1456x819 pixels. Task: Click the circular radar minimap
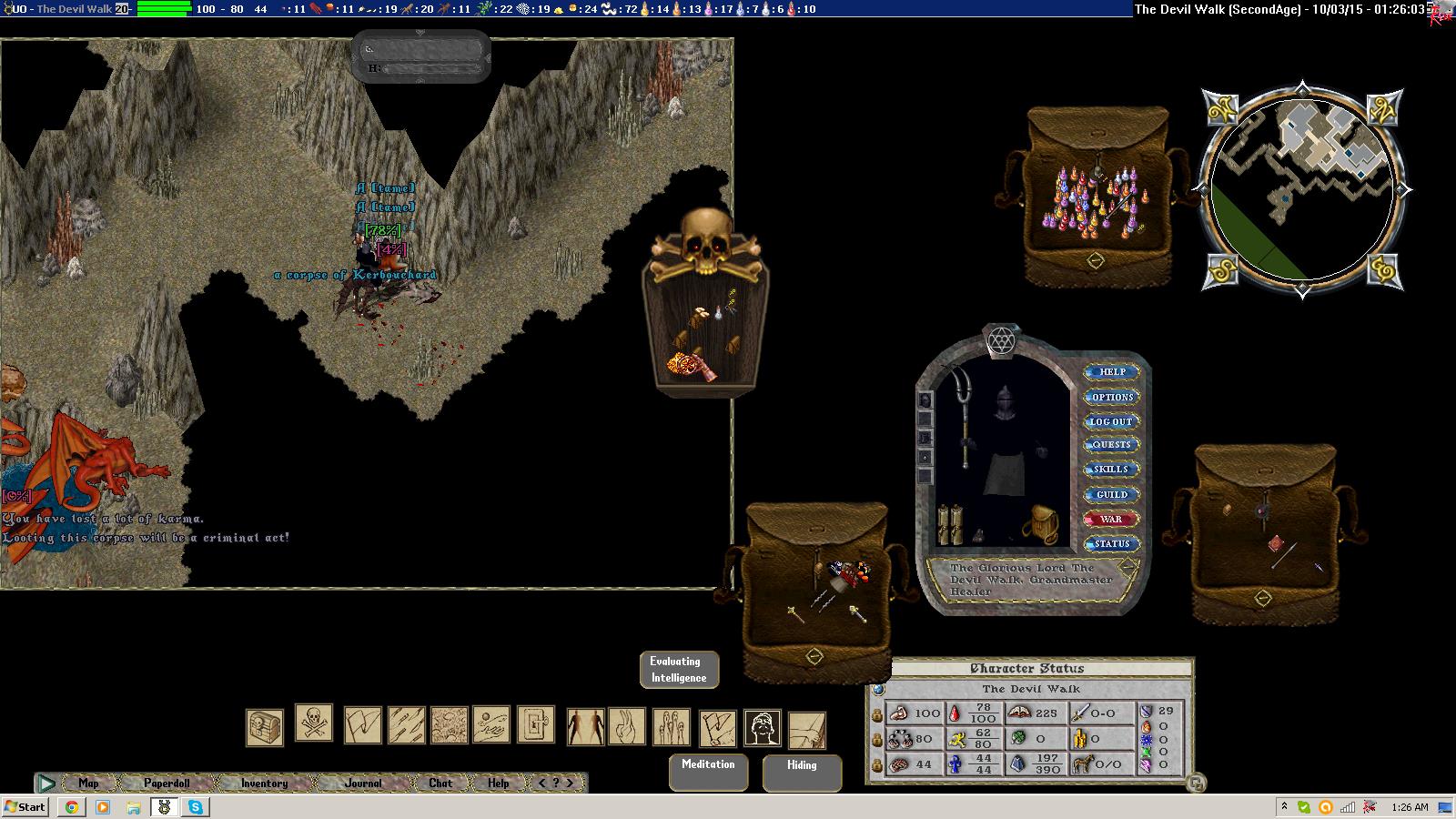coord(1301,189)
